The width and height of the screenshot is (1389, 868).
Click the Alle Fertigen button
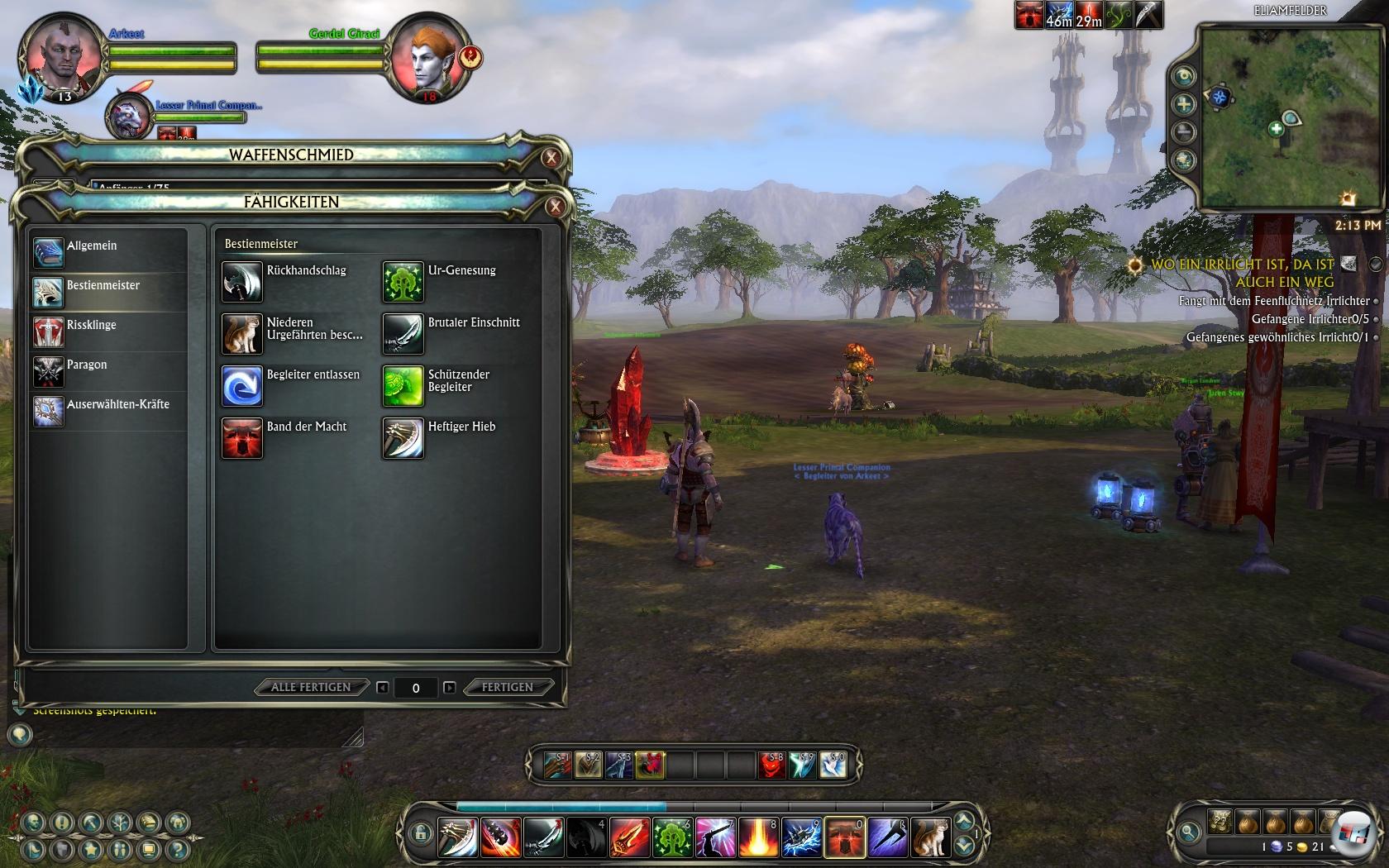[x=311, y=687]
